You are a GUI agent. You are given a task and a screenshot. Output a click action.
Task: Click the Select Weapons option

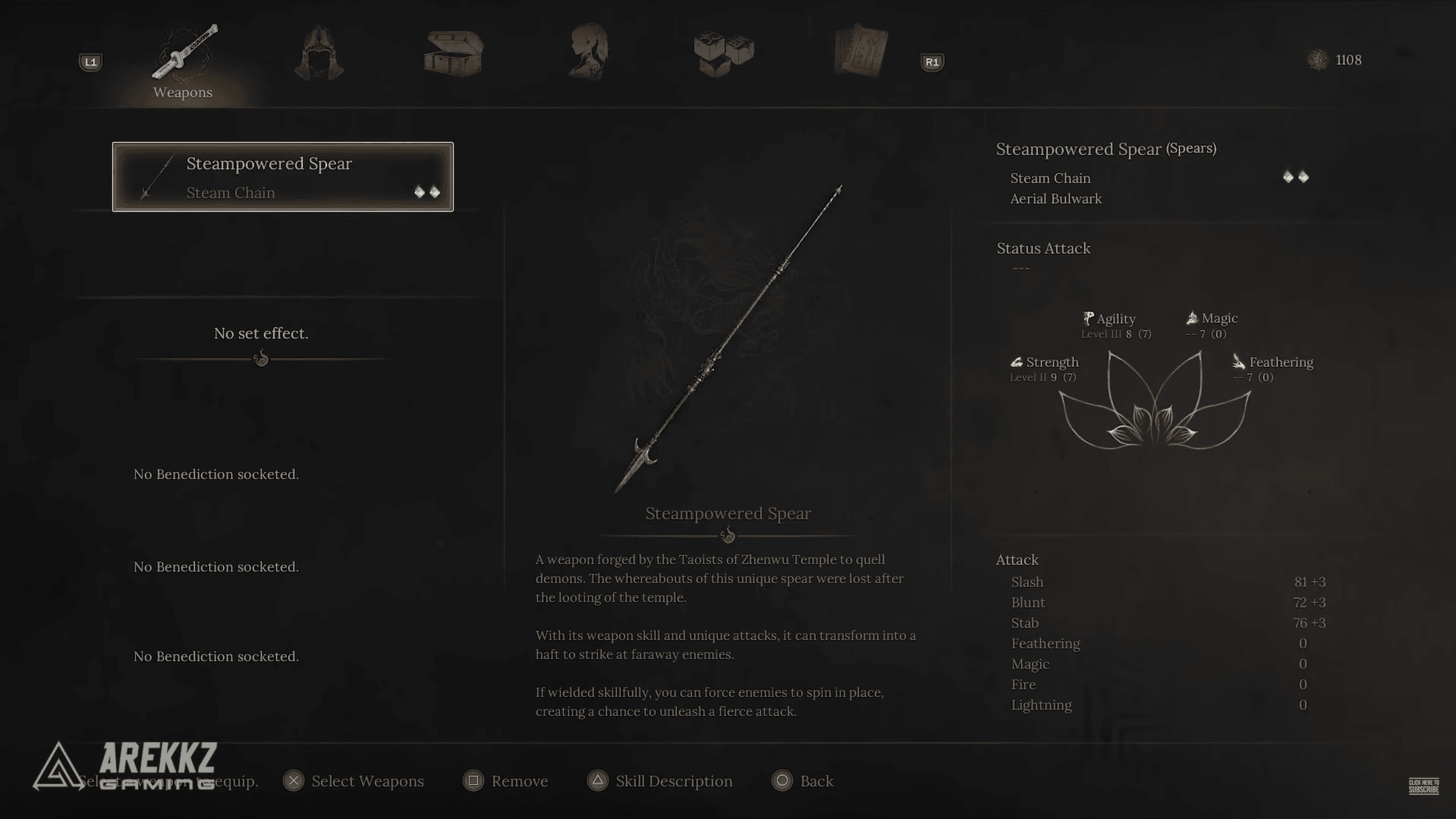pos(354,781)
